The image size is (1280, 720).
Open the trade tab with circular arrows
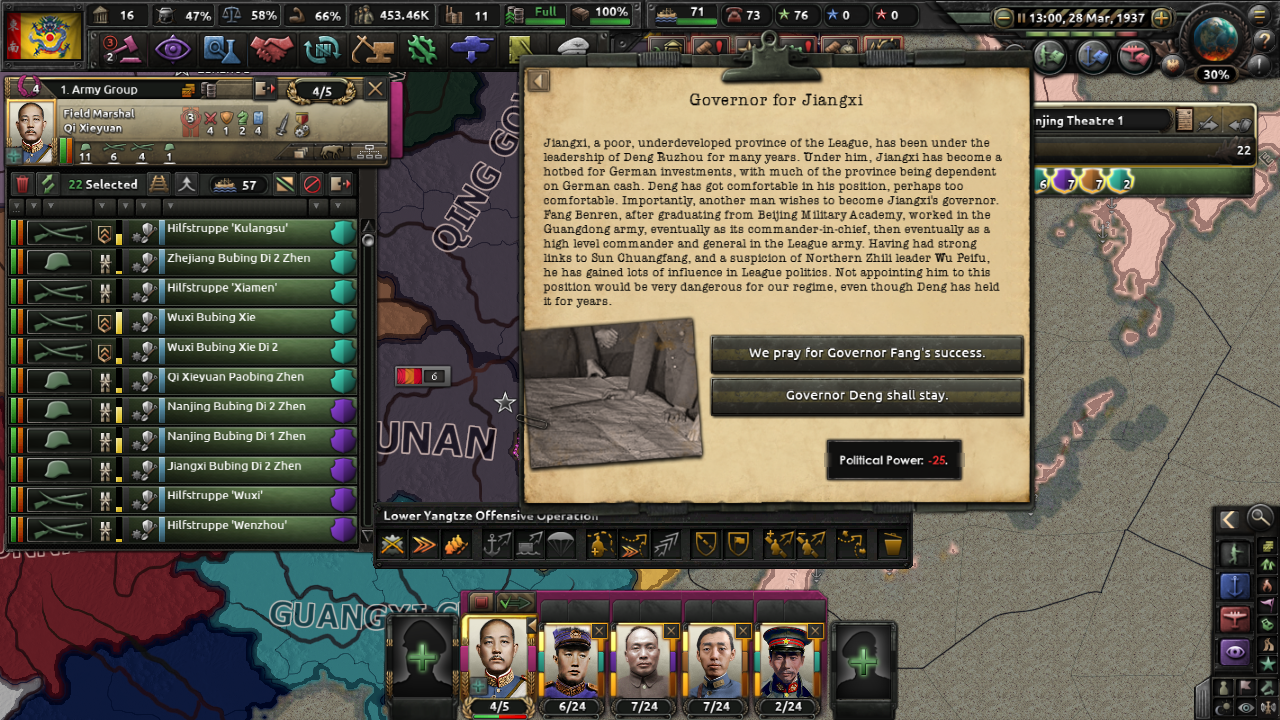tap(322, 49)
